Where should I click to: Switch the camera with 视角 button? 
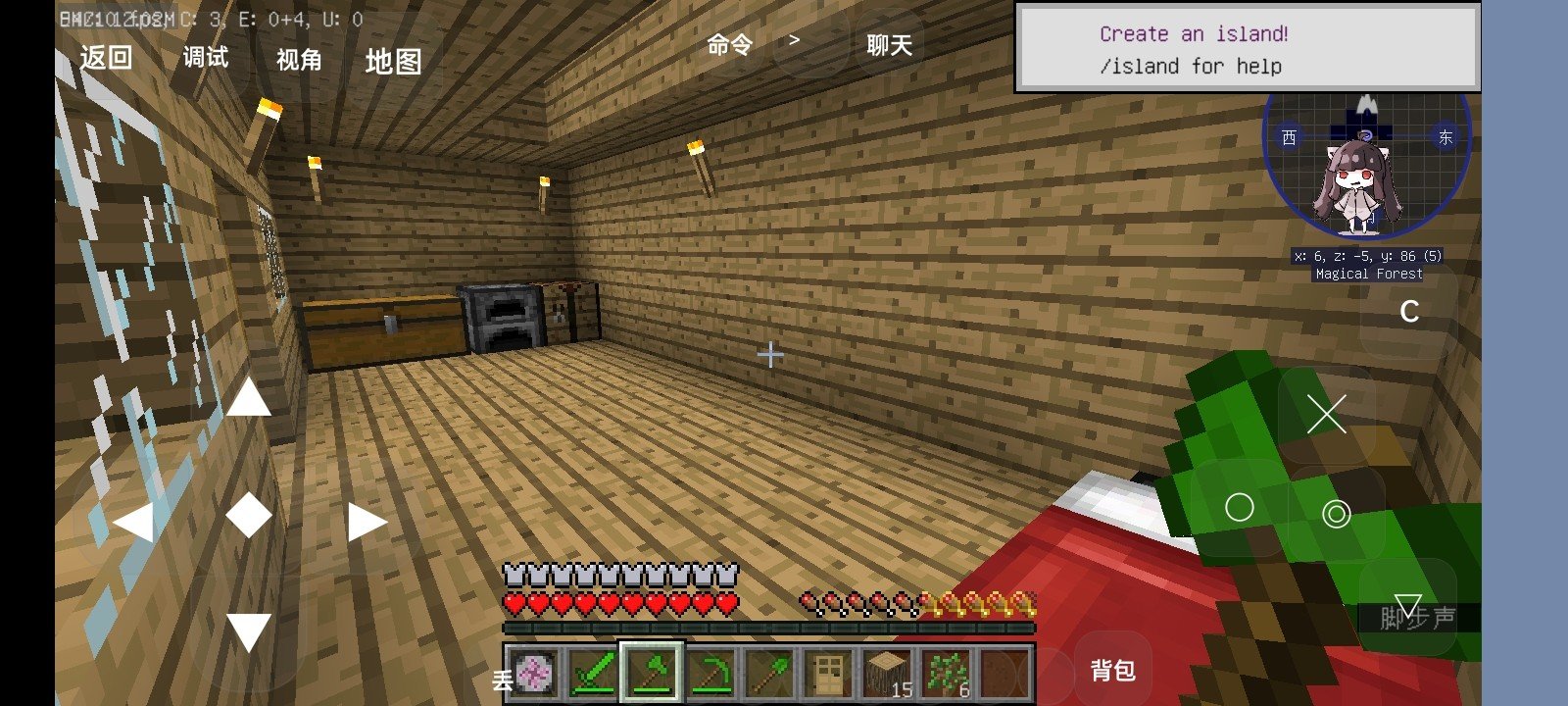(x=299, y=60)
